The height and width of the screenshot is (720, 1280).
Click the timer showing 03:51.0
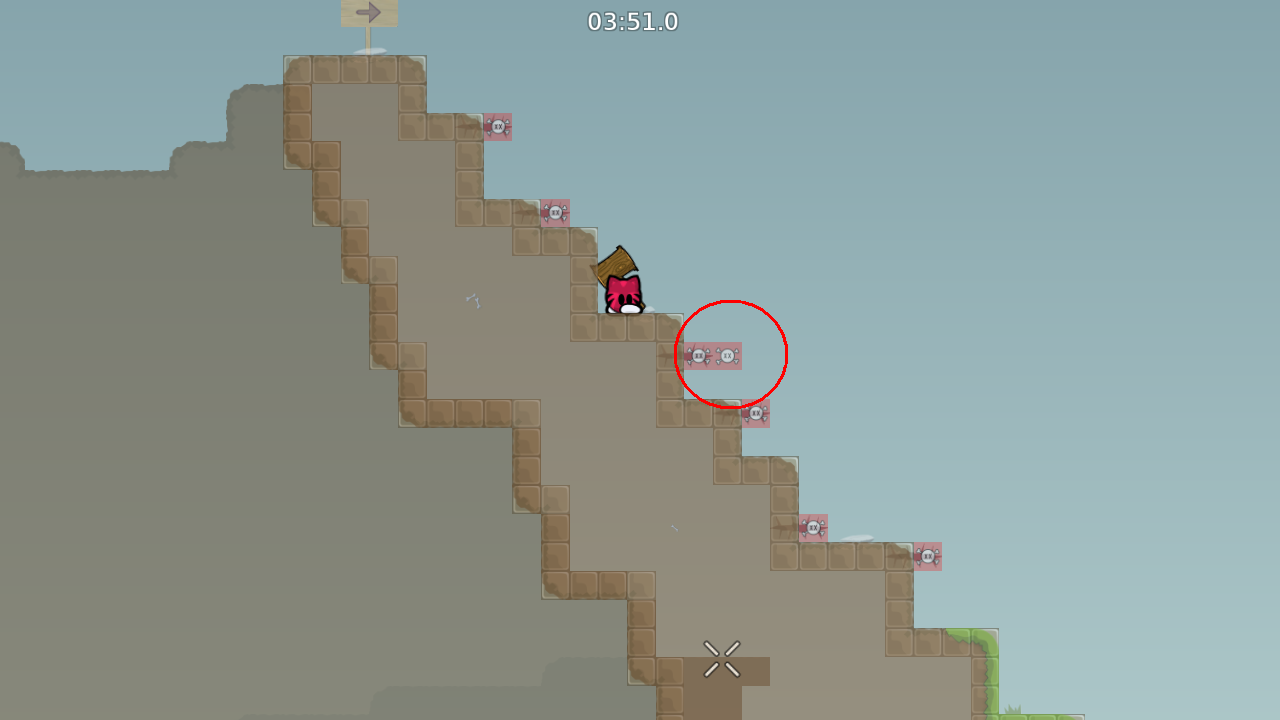coord(633,22)
